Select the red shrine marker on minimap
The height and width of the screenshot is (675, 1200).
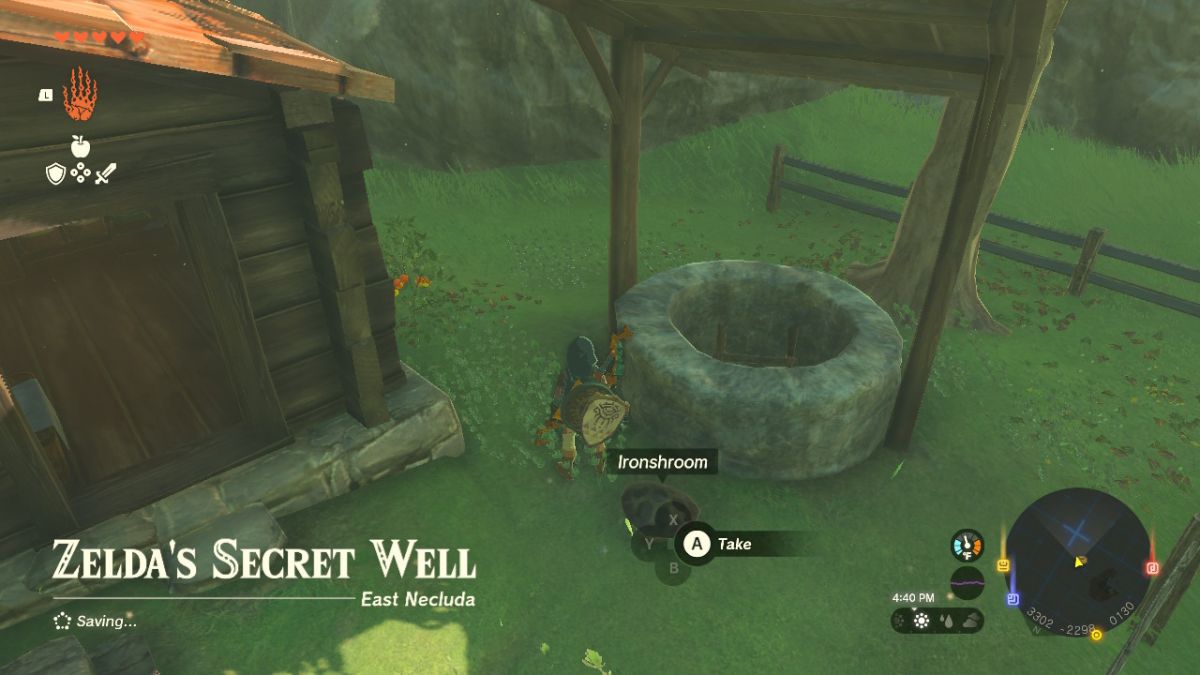click(1150, 569)
